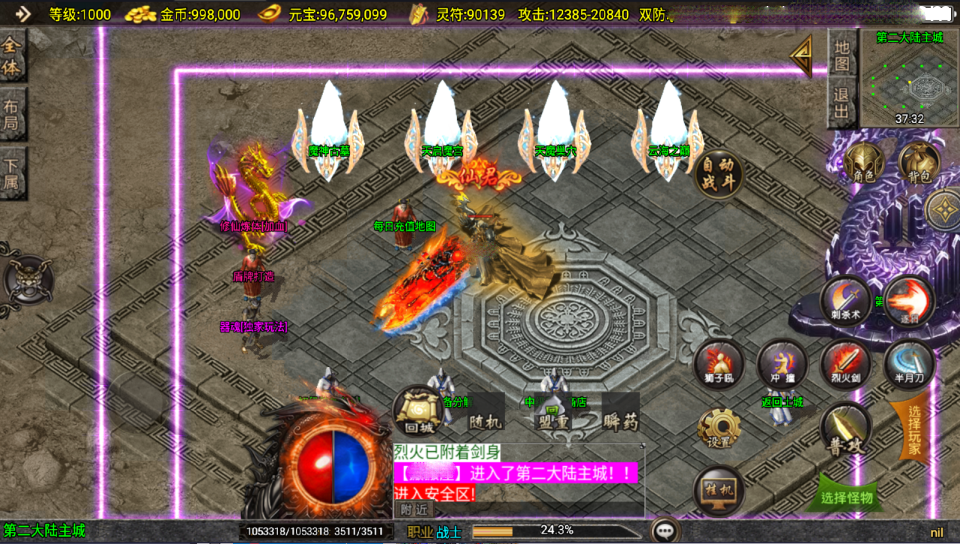Use the 狮子吼 skill
The height and width of the screenshot is (544, 960).
point(718,364)
